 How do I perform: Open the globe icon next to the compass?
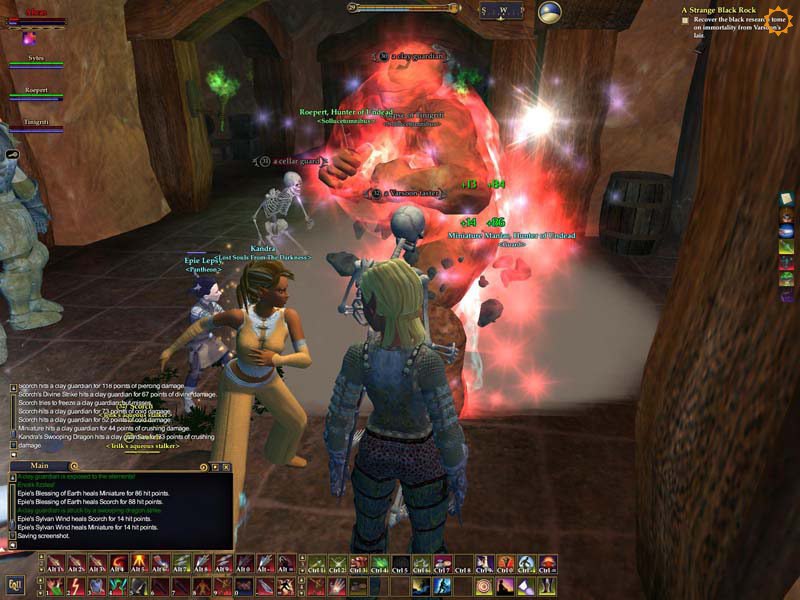[x=549, y=12]
